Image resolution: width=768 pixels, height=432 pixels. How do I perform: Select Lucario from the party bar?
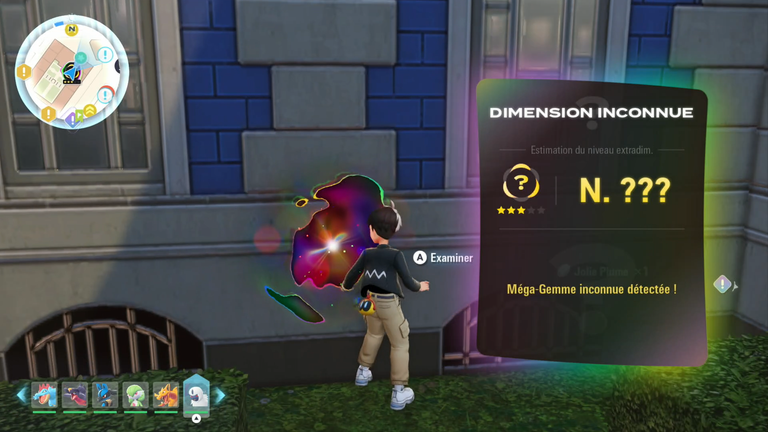coord(105,395)
